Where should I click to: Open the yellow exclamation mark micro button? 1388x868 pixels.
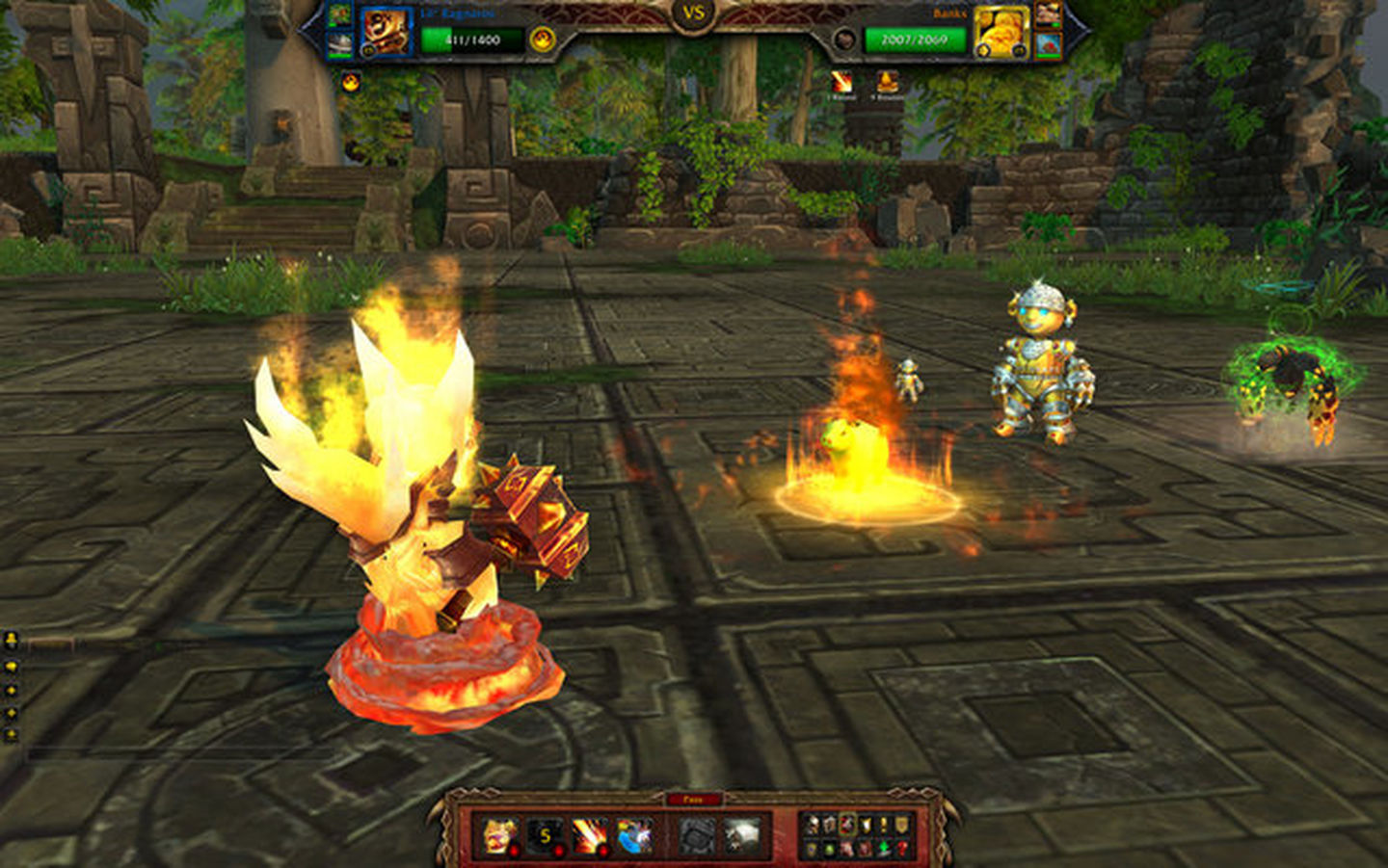pos(883,826)
